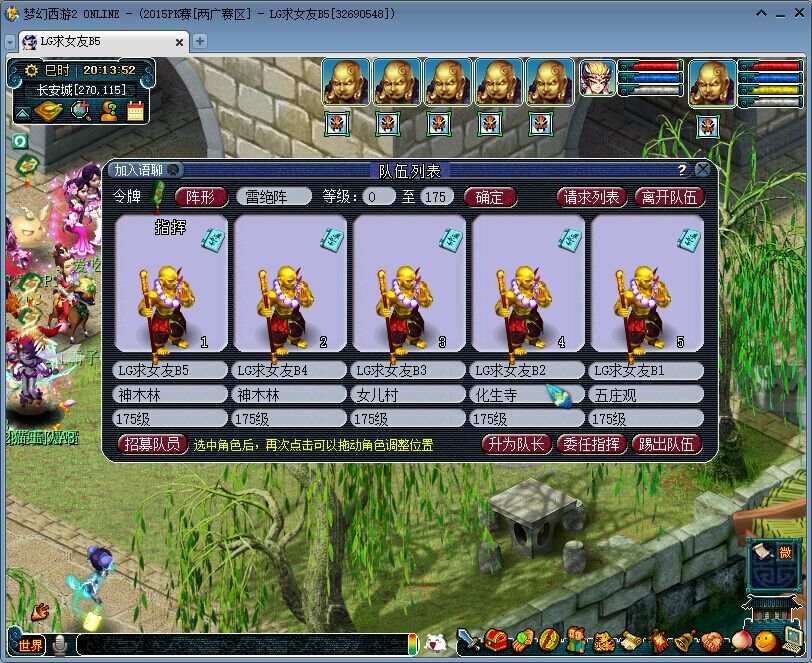Open the 世界 chat channel selector
Viewport: 812px width, 663px height.
pyautogui.click(x=30, y=645)
